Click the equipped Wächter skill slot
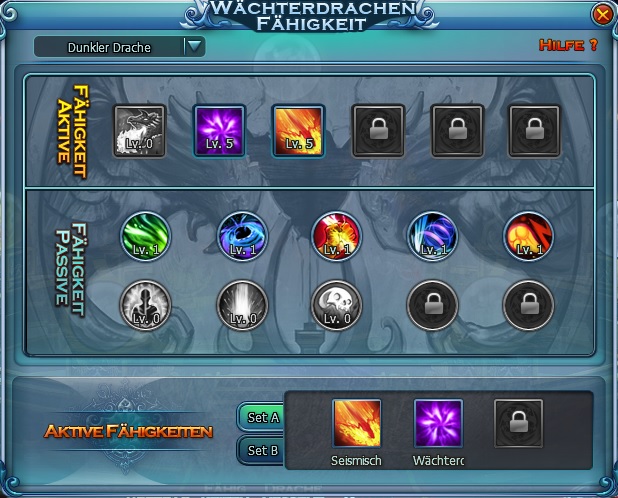The height and width of the screenshot is (498, 618). pos(438,423)
